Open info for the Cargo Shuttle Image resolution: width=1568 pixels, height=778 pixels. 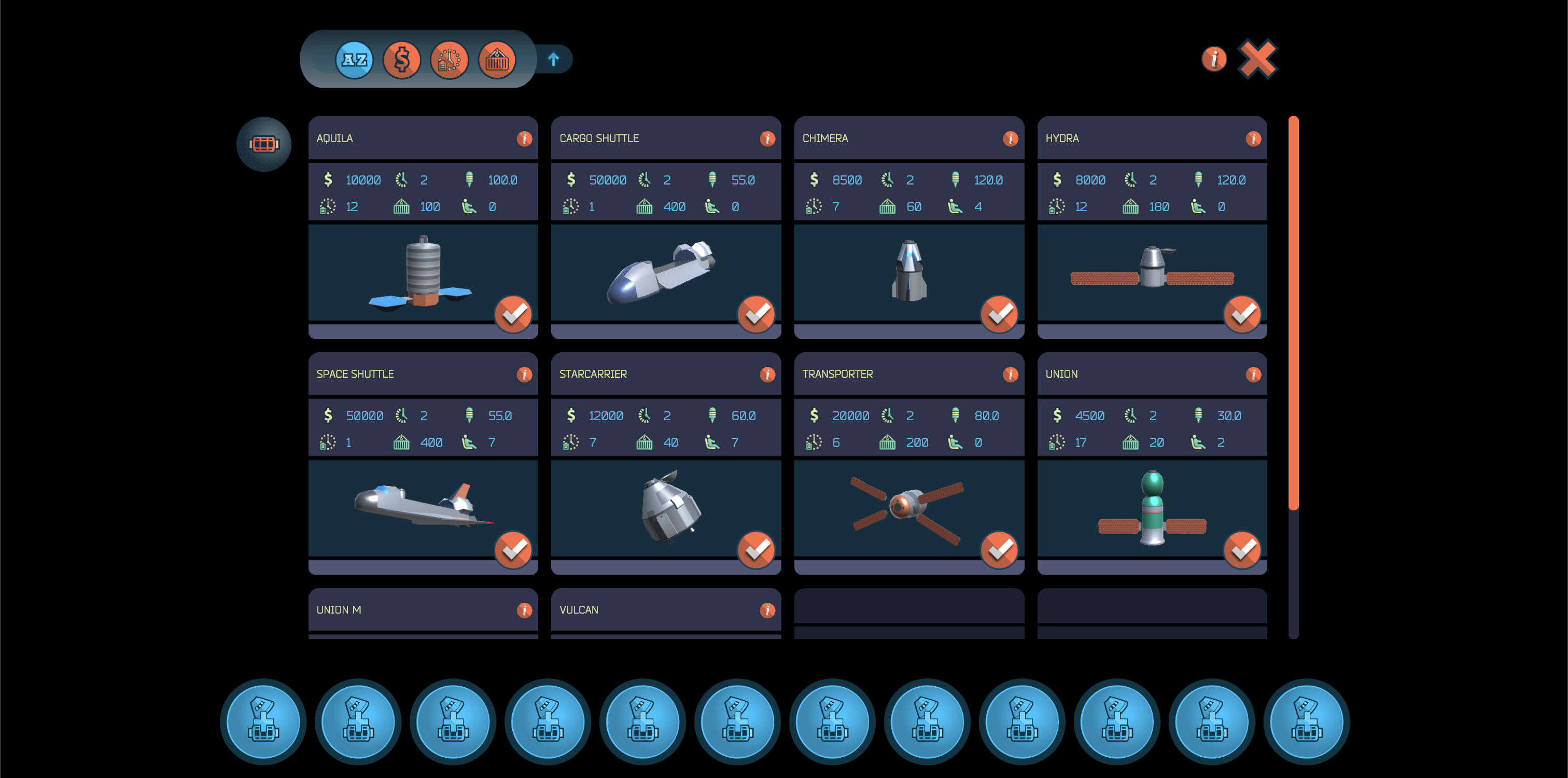pos(767,138)
